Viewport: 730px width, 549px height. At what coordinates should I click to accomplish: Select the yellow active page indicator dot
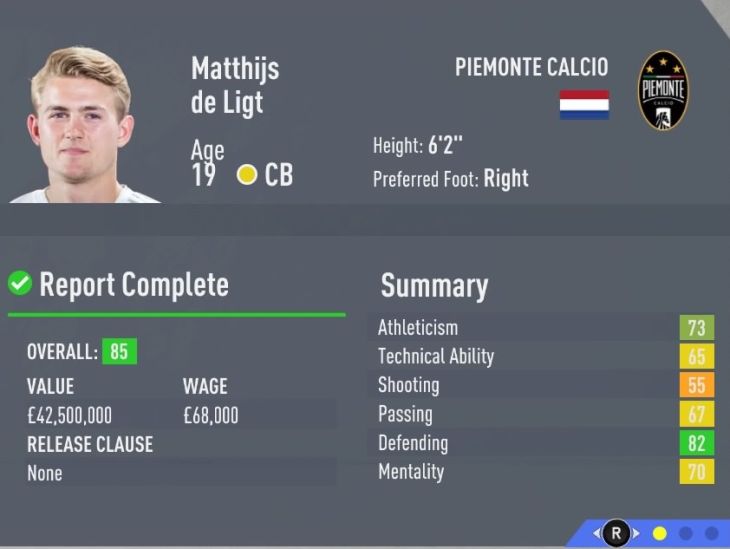click(x=659, y=534)
